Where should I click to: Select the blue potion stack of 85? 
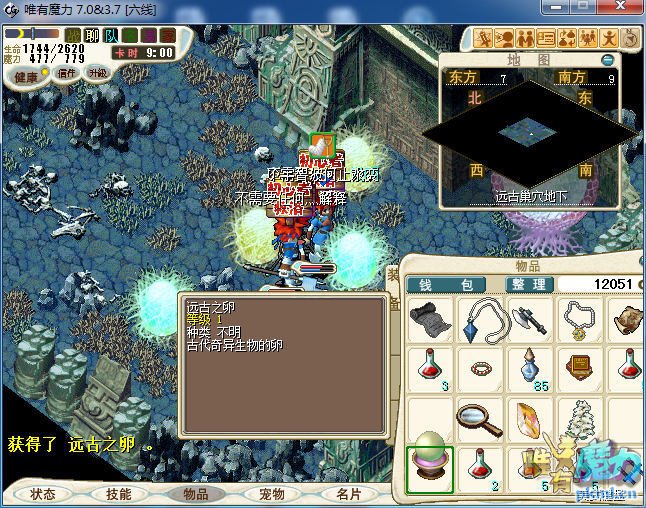click(x=529, y=369)
